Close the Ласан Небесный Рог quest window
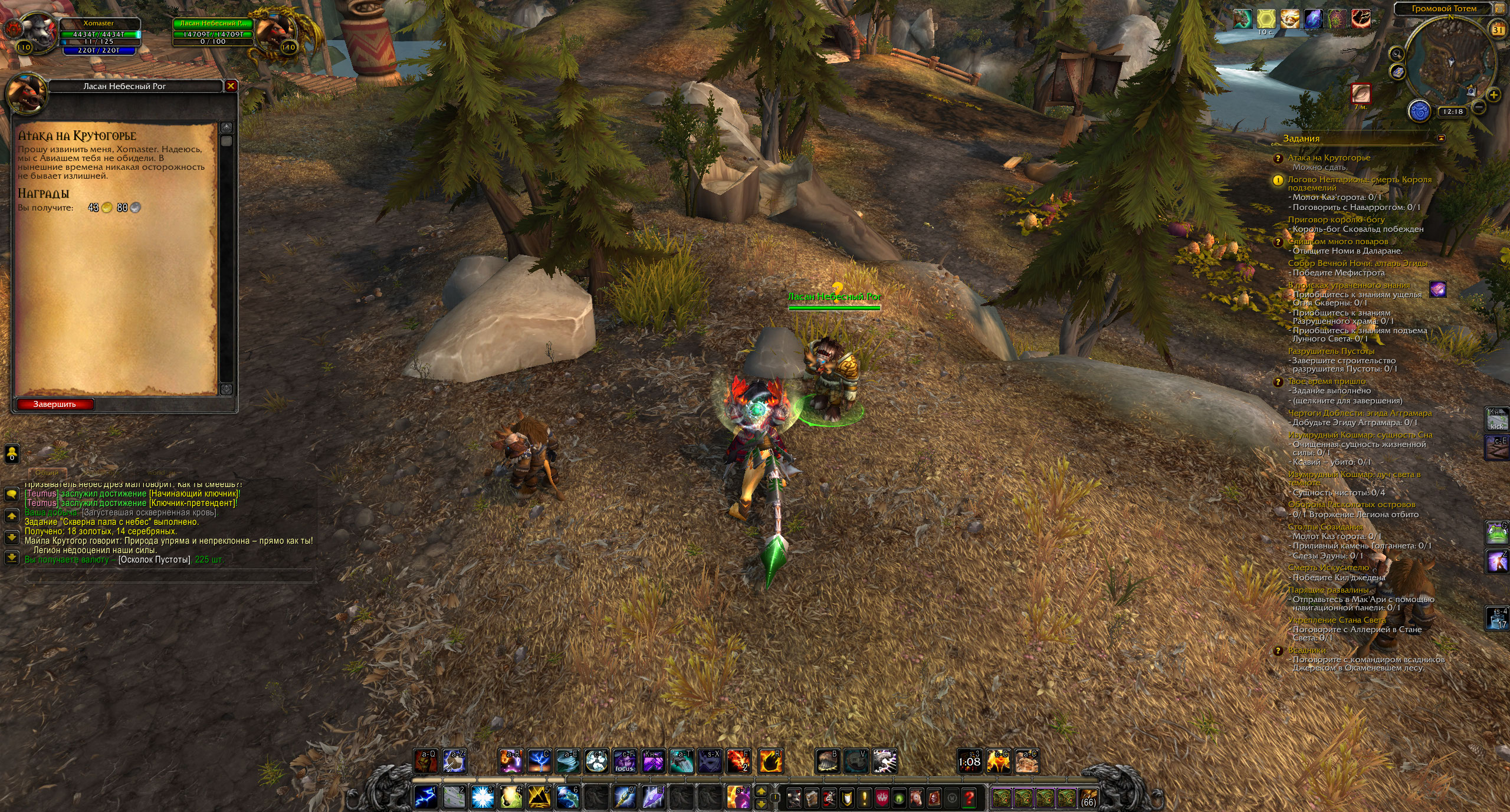This screenshot has width=1510, height=812. [x=231, y=86]
